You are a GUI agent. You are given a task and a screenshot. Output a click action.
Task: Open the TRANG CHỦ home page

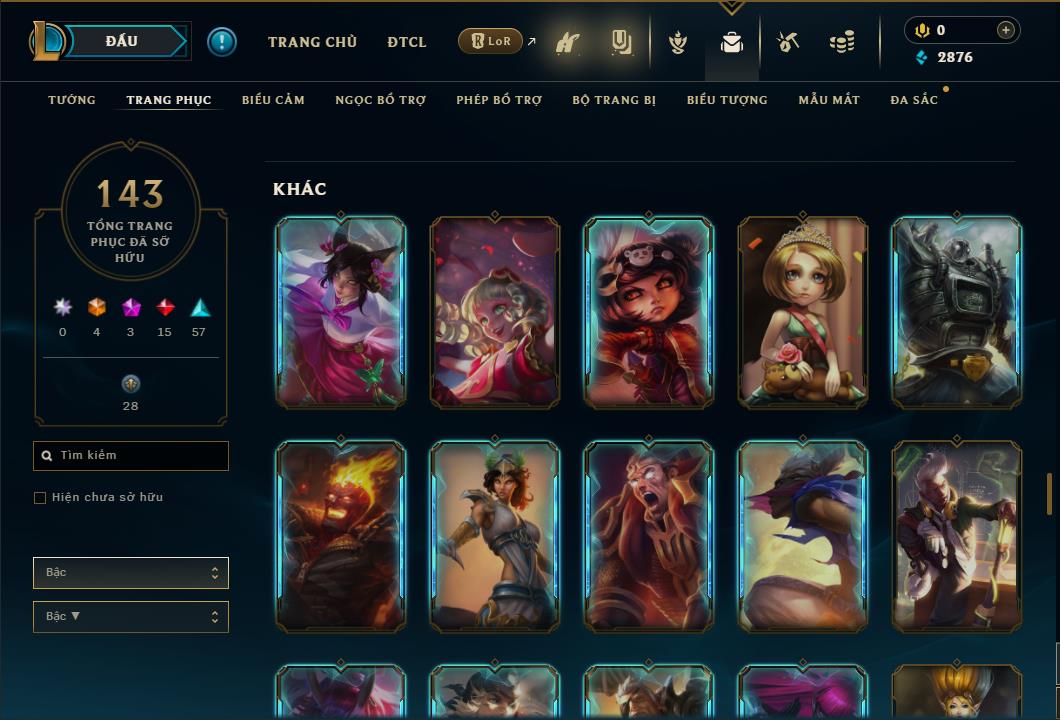tap(312, 42)
